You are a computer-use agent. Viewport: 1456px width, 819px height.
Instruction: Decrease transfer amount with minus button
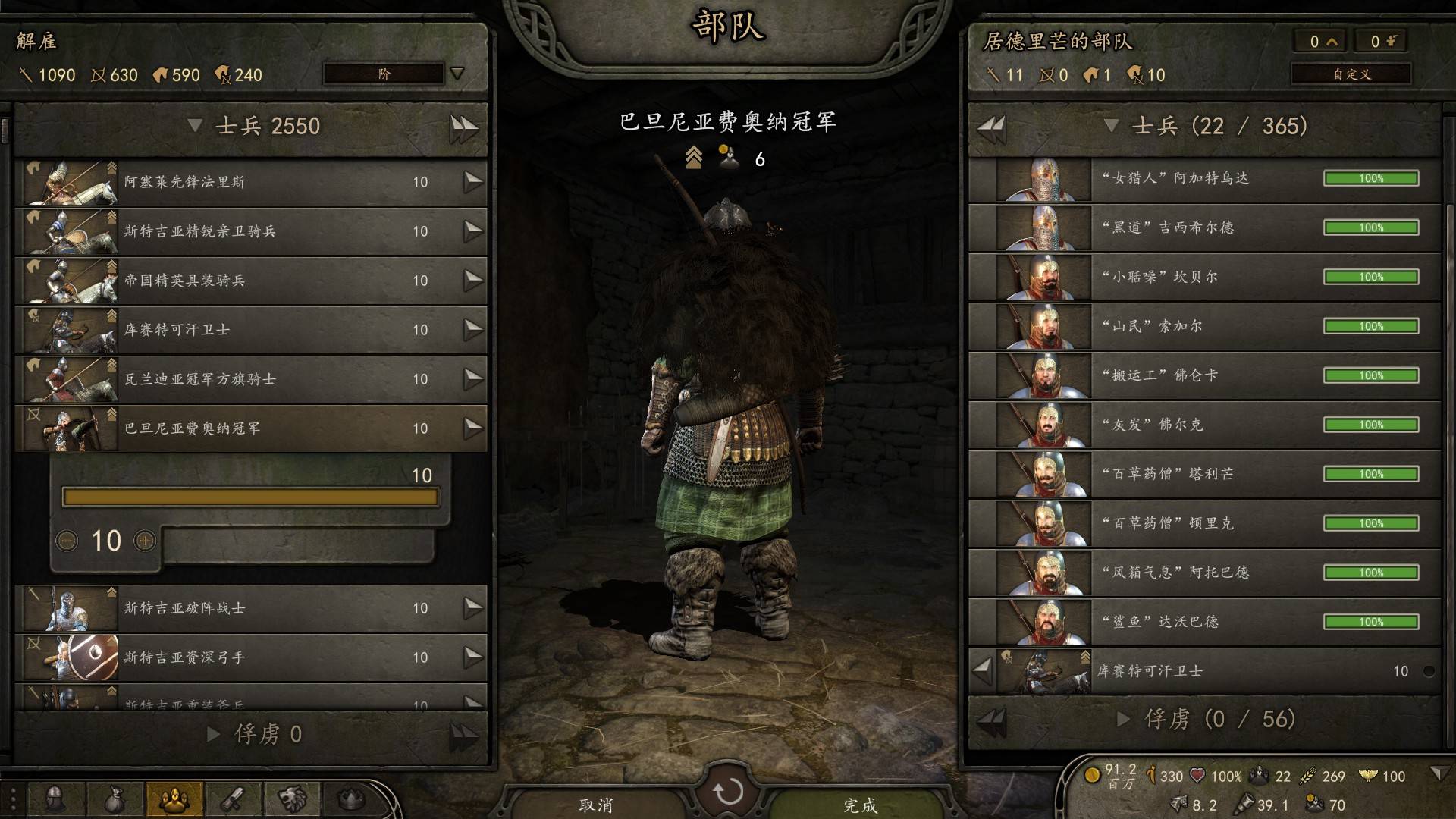coord(67,541)
